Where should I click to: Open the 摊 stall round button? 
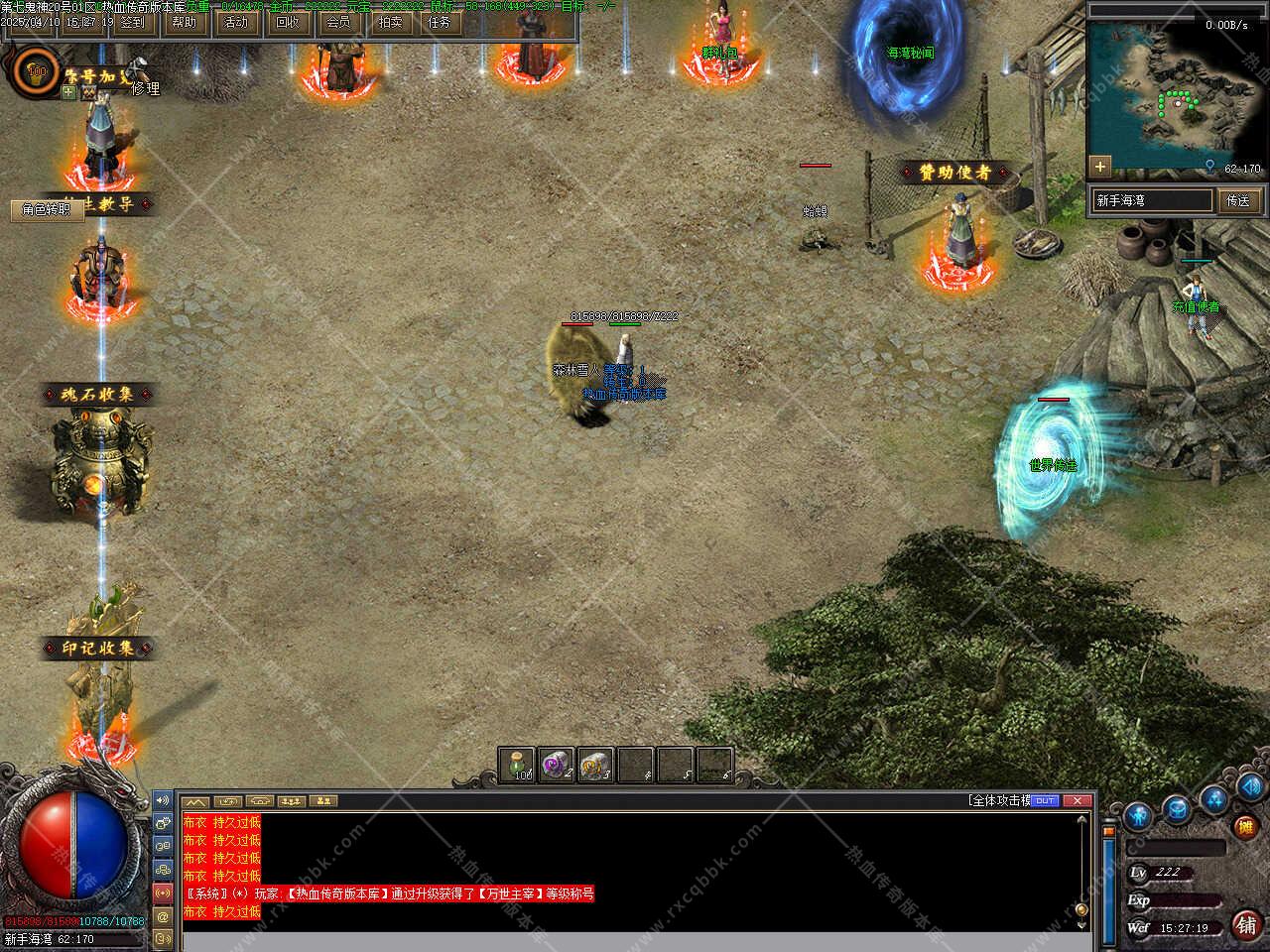(x=1244, y=826)
